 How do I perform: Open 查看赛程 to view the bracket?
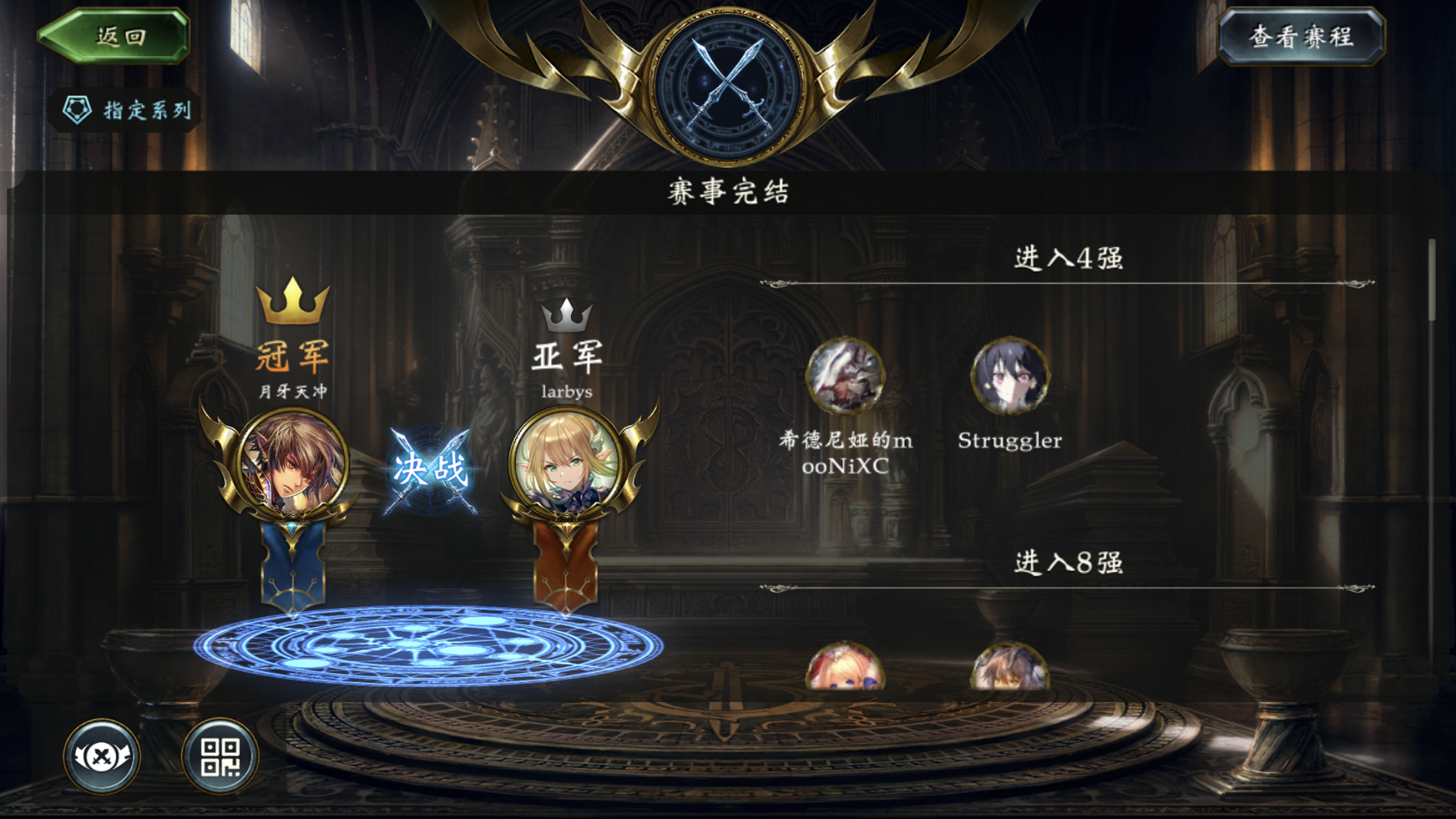[1304, 35]
